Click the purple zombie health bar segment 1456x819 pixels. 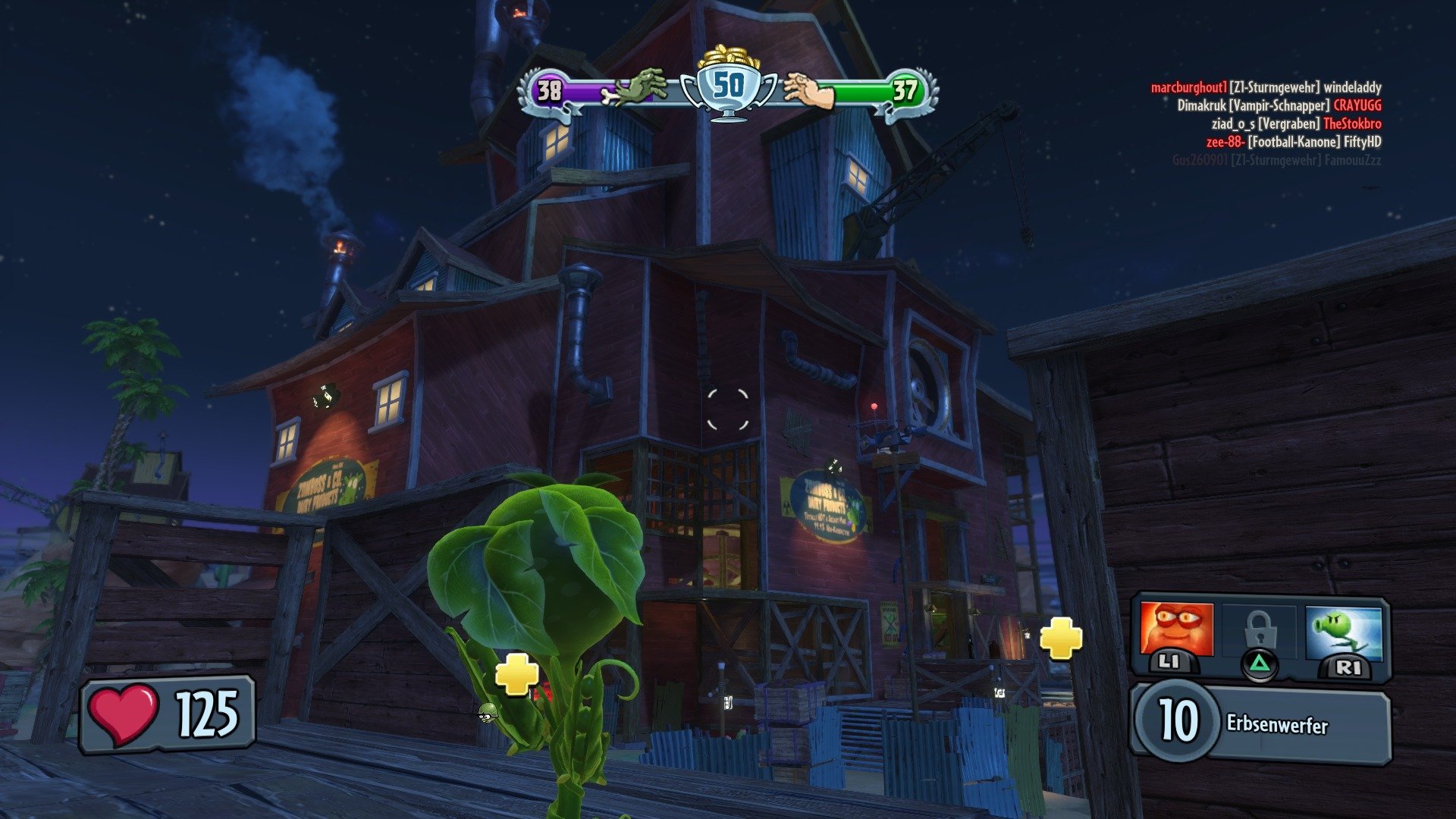599,91
